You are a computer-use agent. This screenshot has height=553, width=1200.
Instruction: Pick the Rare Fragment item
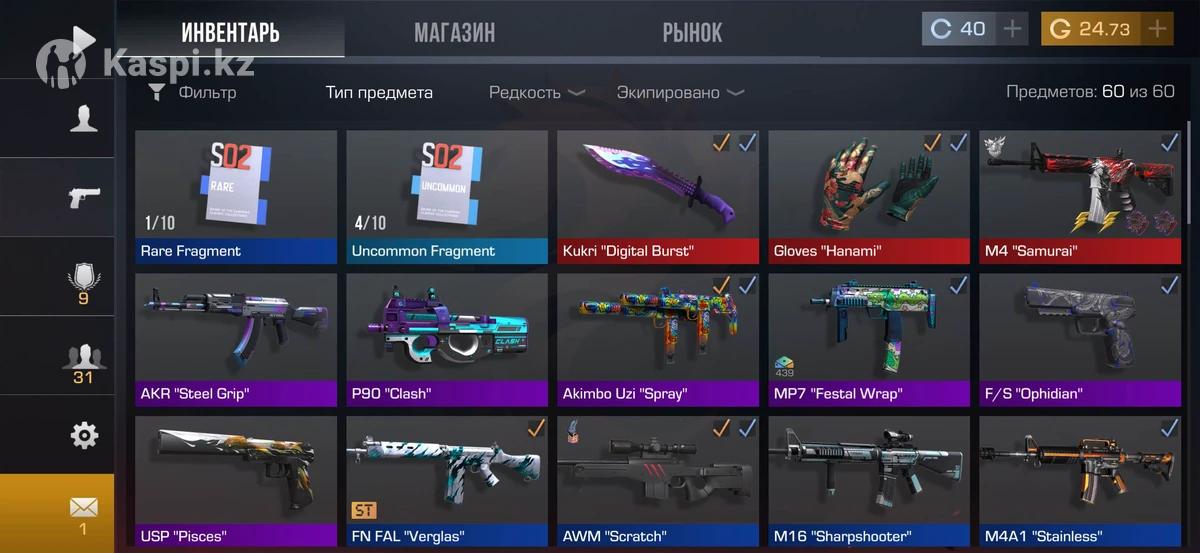click(236, 196)
